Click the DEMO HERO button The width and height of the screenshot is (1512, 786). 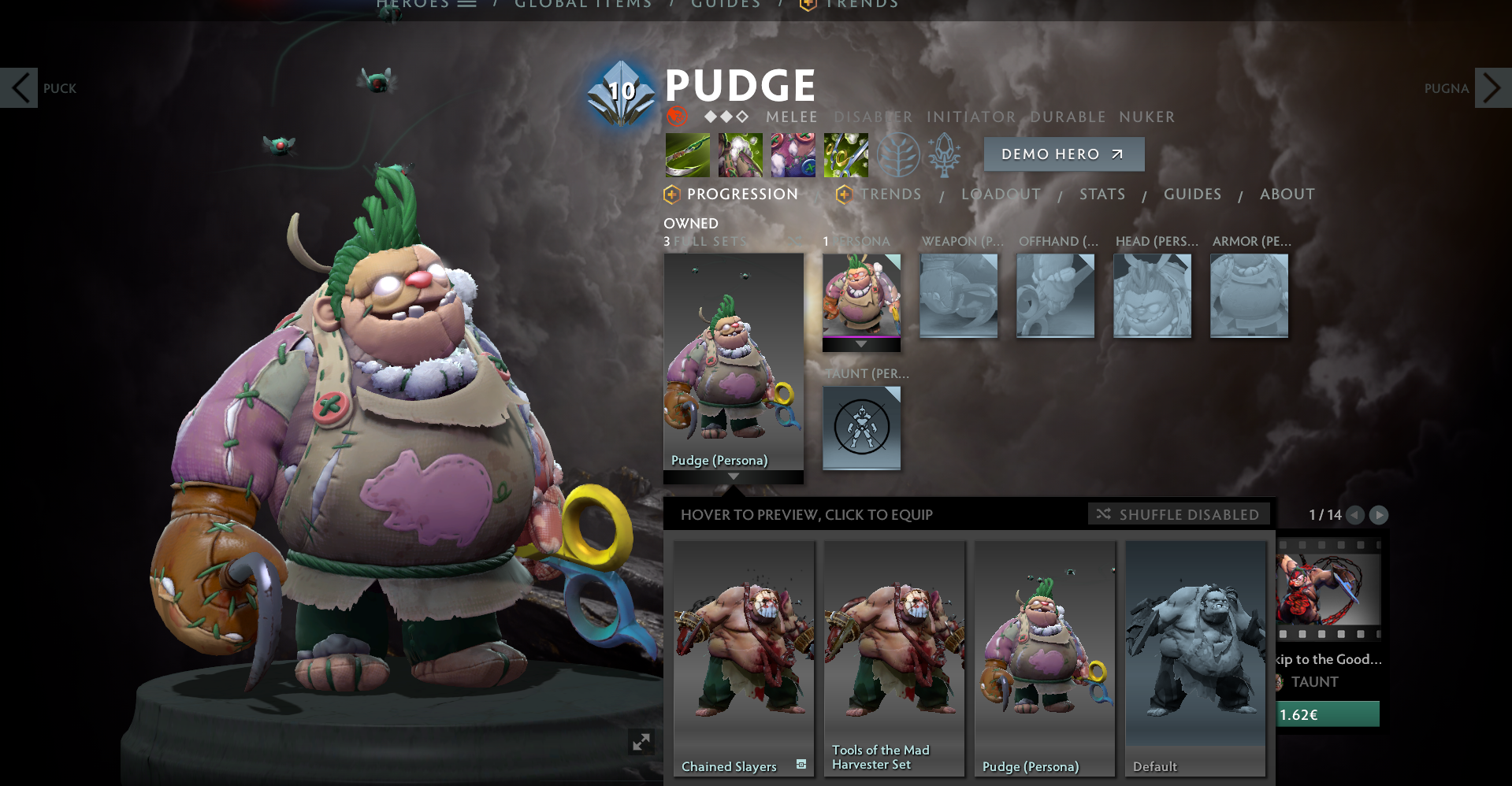1064,154
